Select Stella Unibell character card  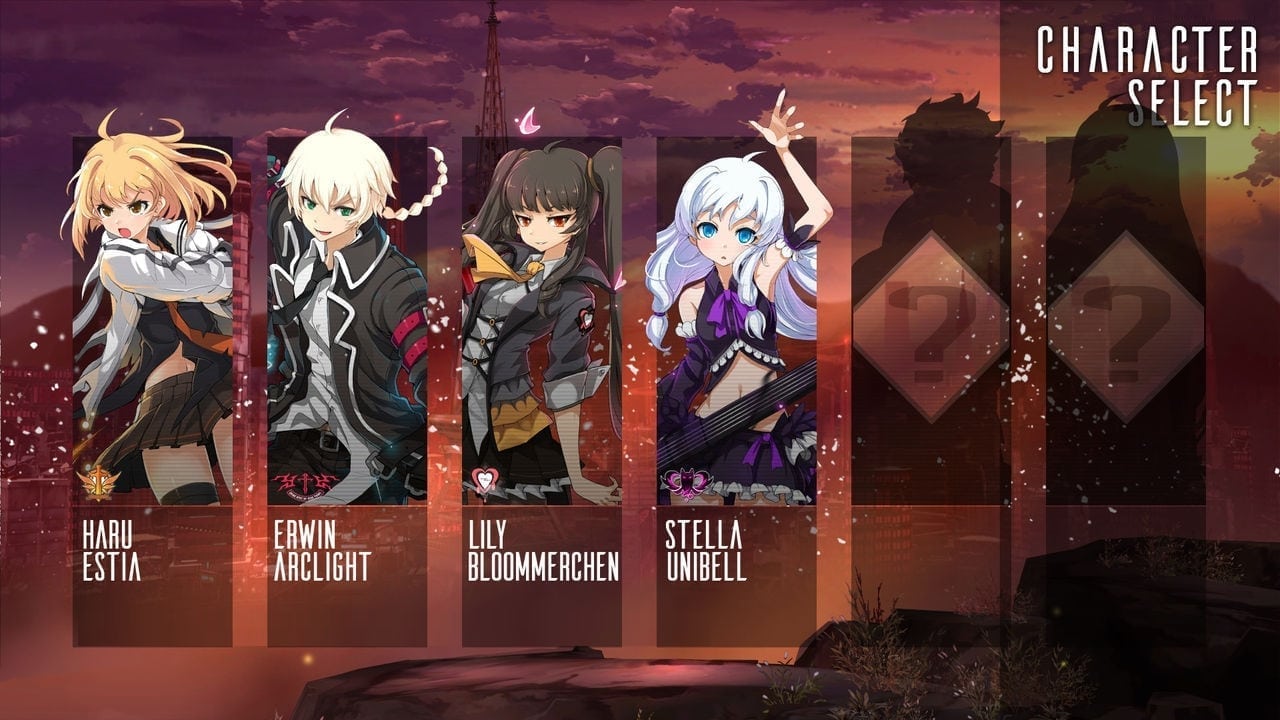(737, 390)
